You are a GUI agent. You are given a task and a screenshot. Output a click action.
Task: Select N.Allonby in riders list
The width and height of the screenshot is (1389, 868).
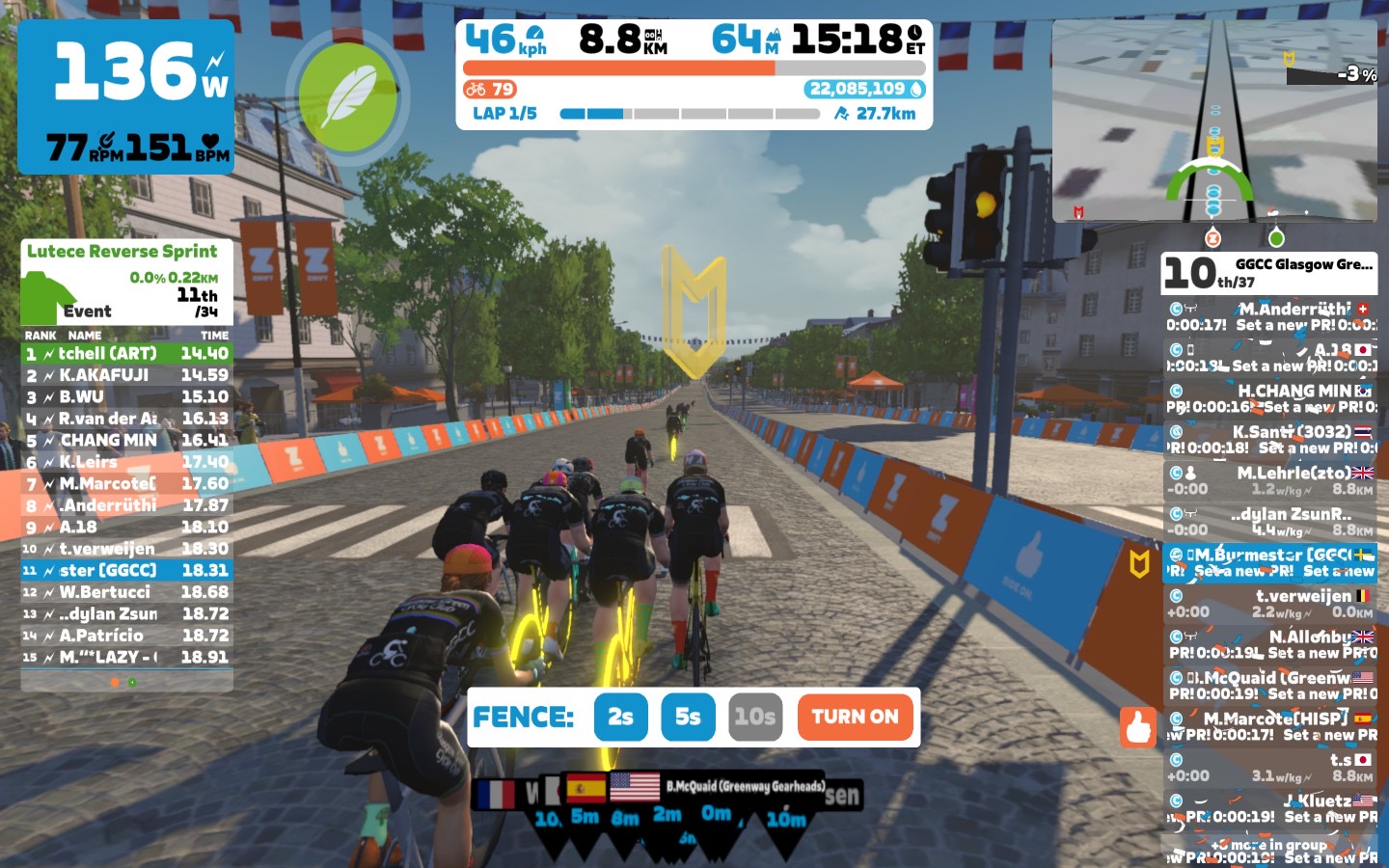1270,644
